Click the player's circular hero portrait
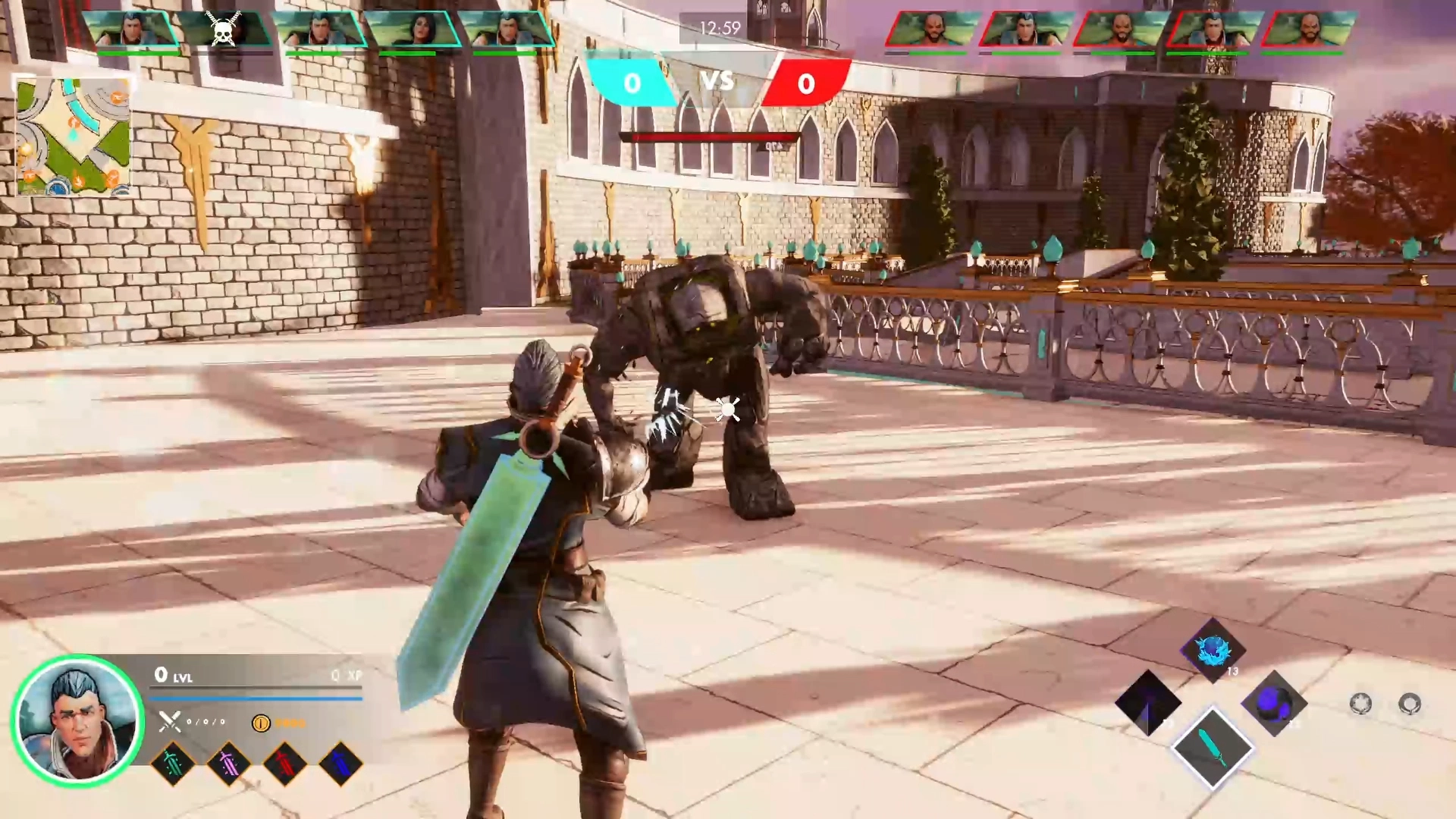The image size is (1456, 819). [x=77, y=720]
